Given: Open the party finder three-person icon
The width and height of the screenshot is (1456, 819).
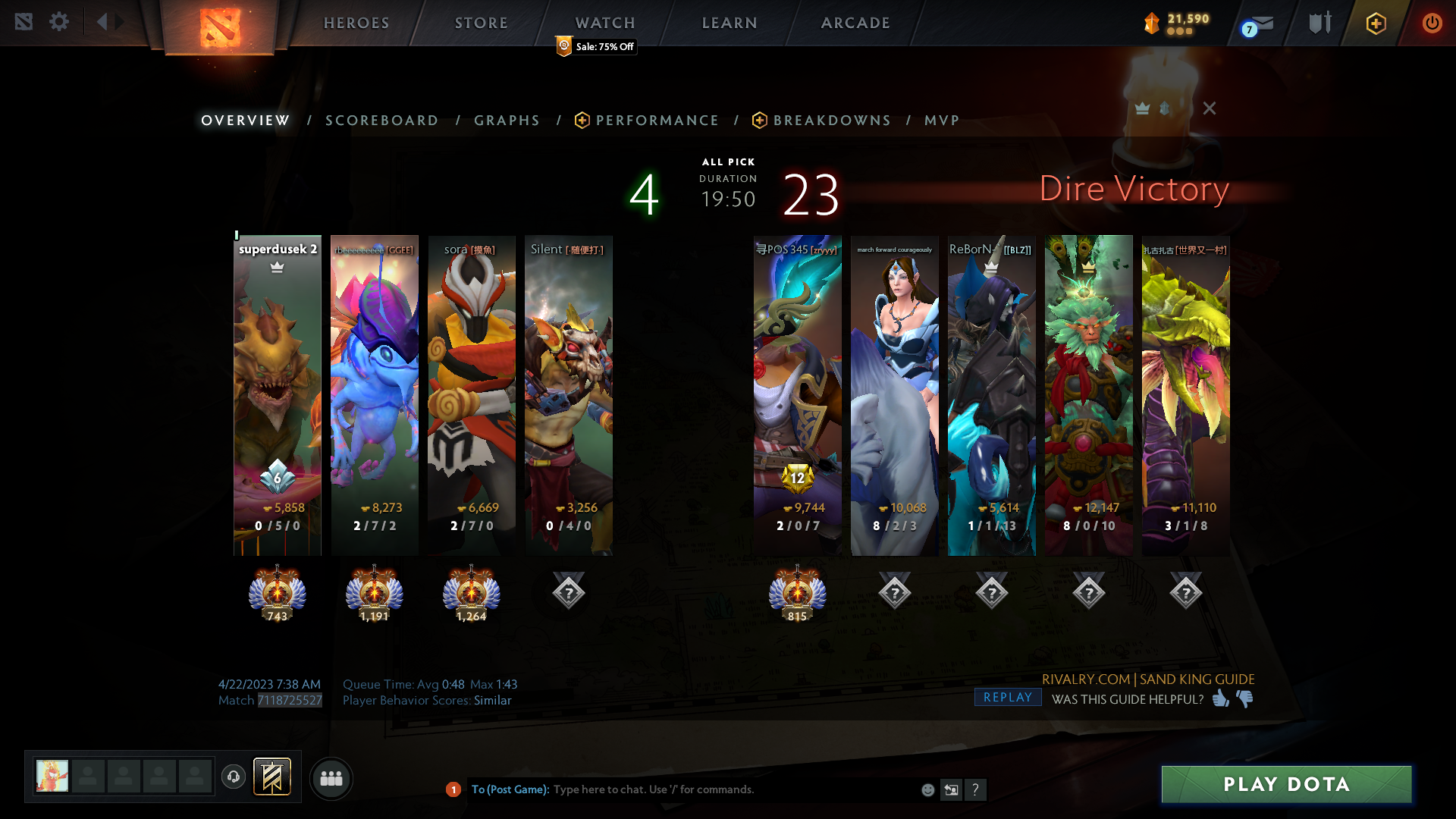Looking at the screenshot, I should click(x=331, y=778).
